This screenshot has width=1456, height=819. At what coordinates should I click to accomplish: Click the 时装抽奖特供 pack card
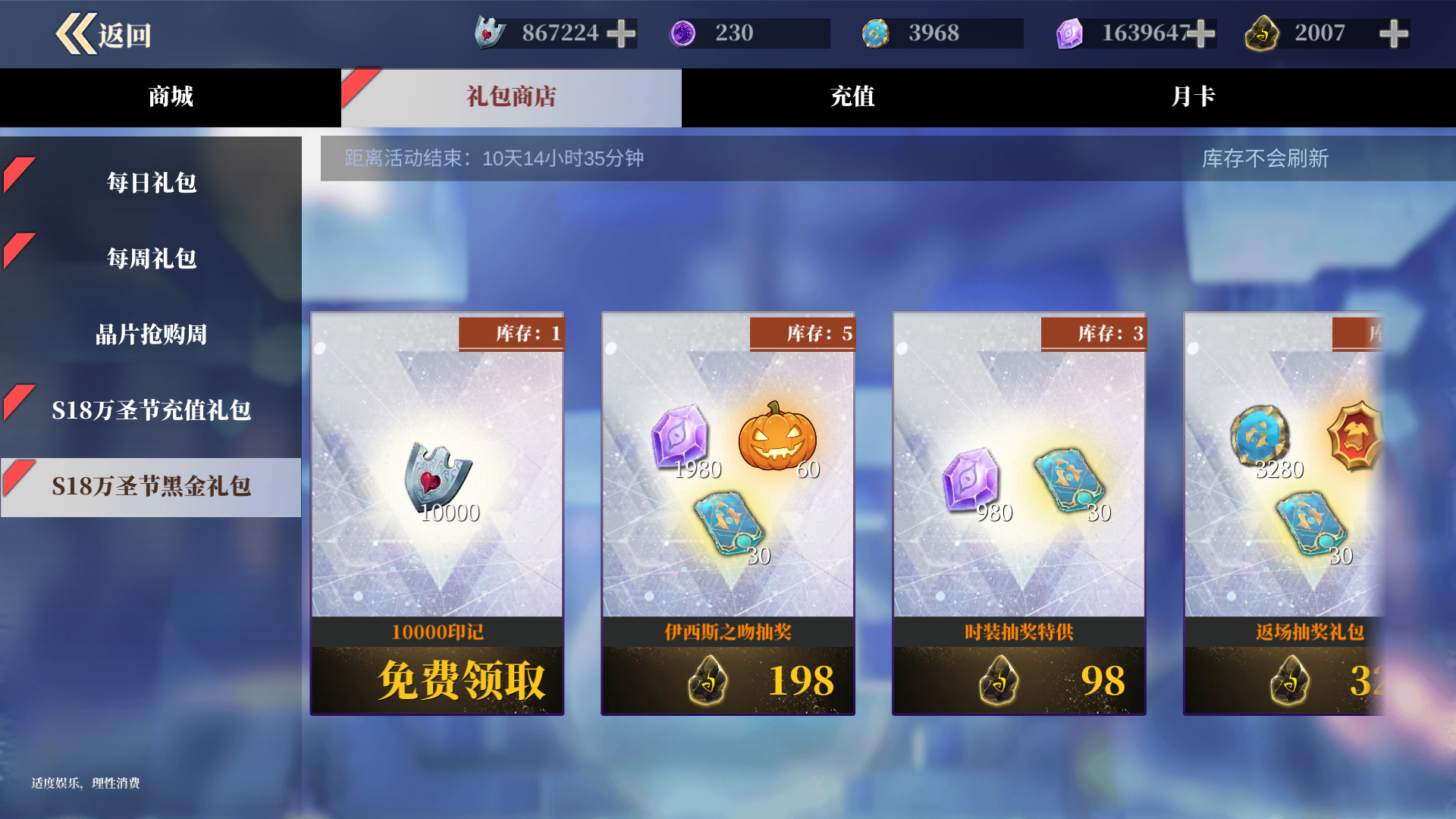pos(1019,512)
